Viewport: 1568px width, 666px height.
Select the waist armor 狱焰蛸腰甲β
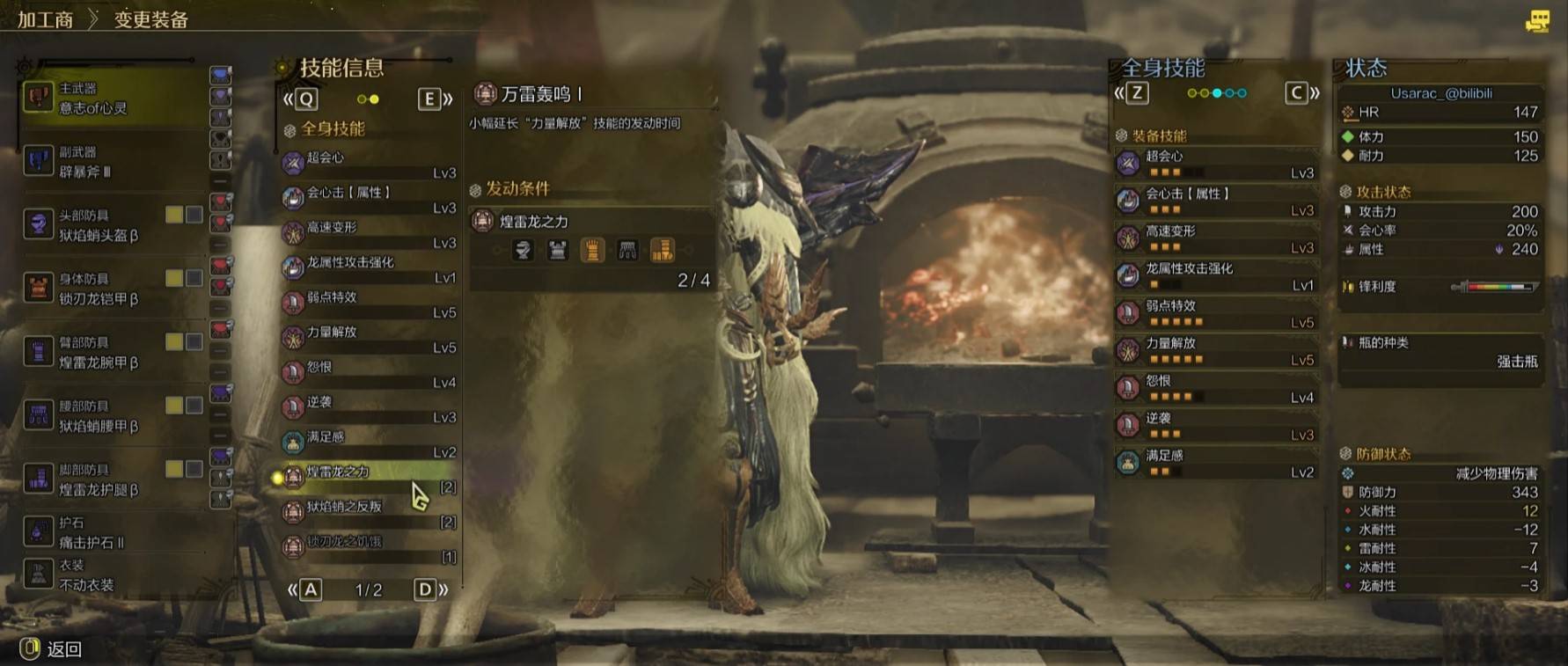[106, 416]
